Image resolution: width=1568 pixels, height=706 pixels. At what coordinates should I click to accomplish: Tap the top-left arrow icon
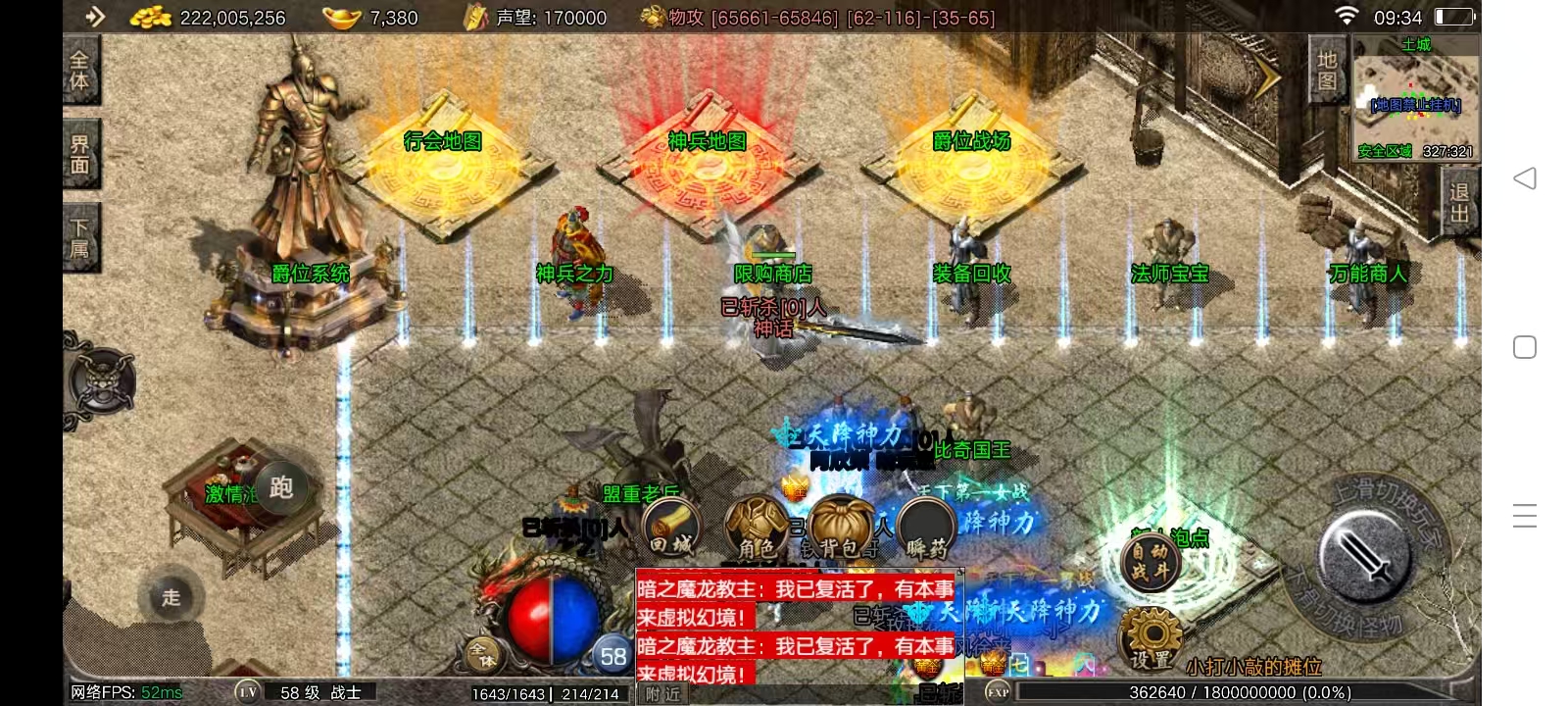tap(95, 17)
